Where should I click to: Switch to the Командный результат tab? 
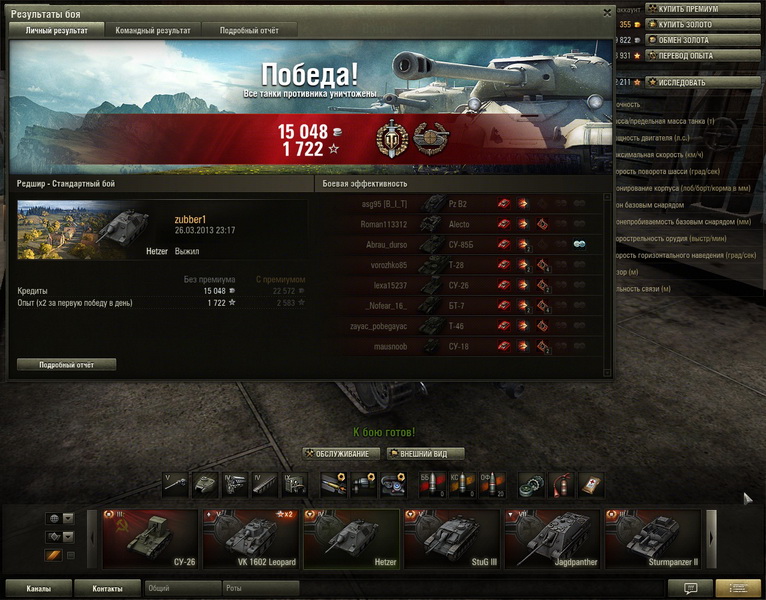tap(153, 31)
